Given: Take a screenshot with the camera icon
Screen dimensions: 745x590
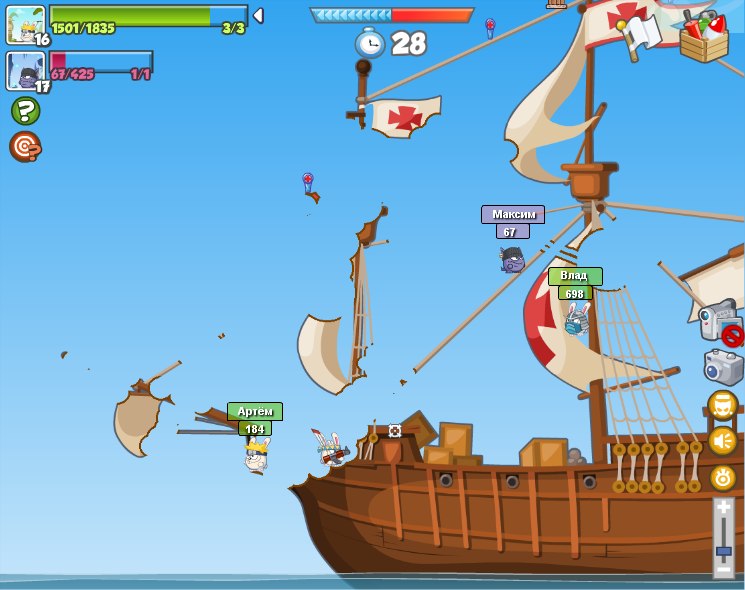Looking at the screenshot, I should 722,366.
